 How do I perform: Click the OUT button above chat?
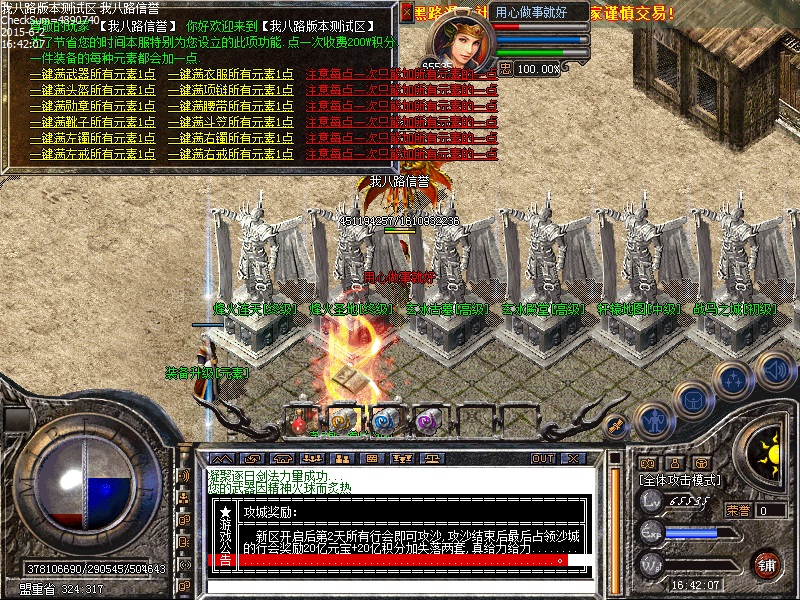coord(543,458)
